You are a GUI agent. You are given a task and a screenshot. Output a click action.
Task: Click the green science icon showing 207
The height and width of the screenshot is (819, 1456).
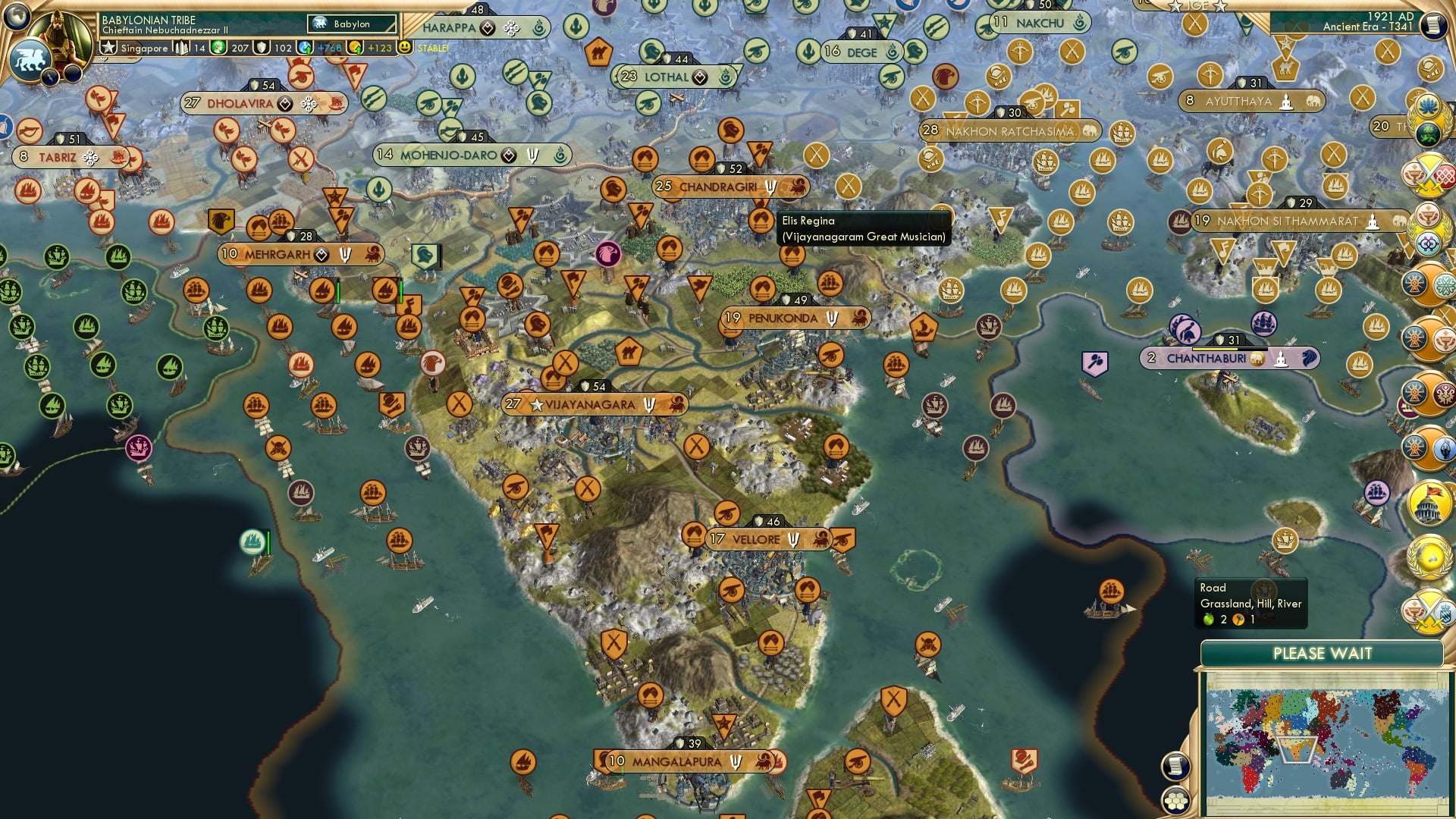point(217,47)
